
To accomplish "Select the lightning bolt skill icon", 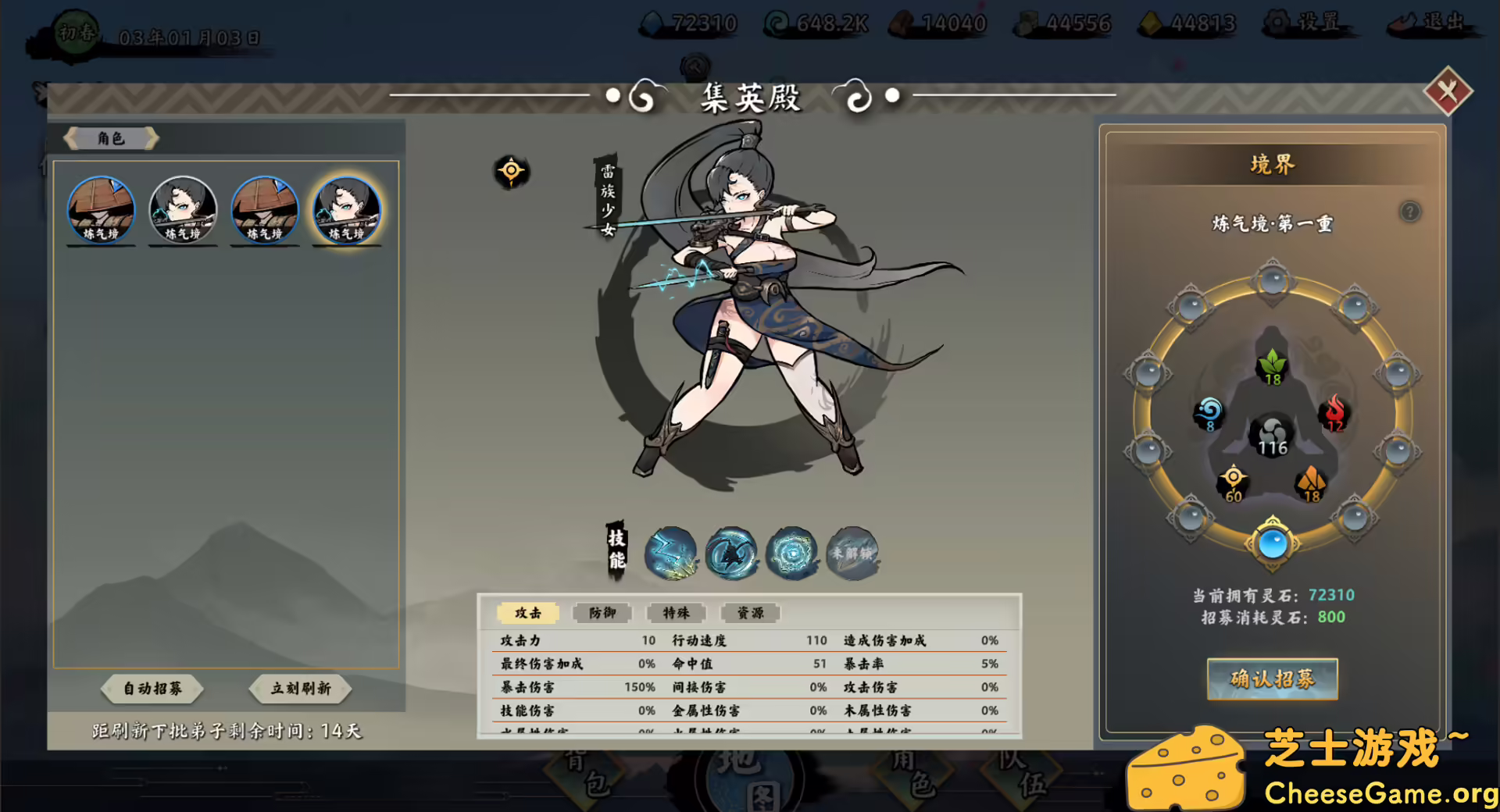I will pos(669,554).
